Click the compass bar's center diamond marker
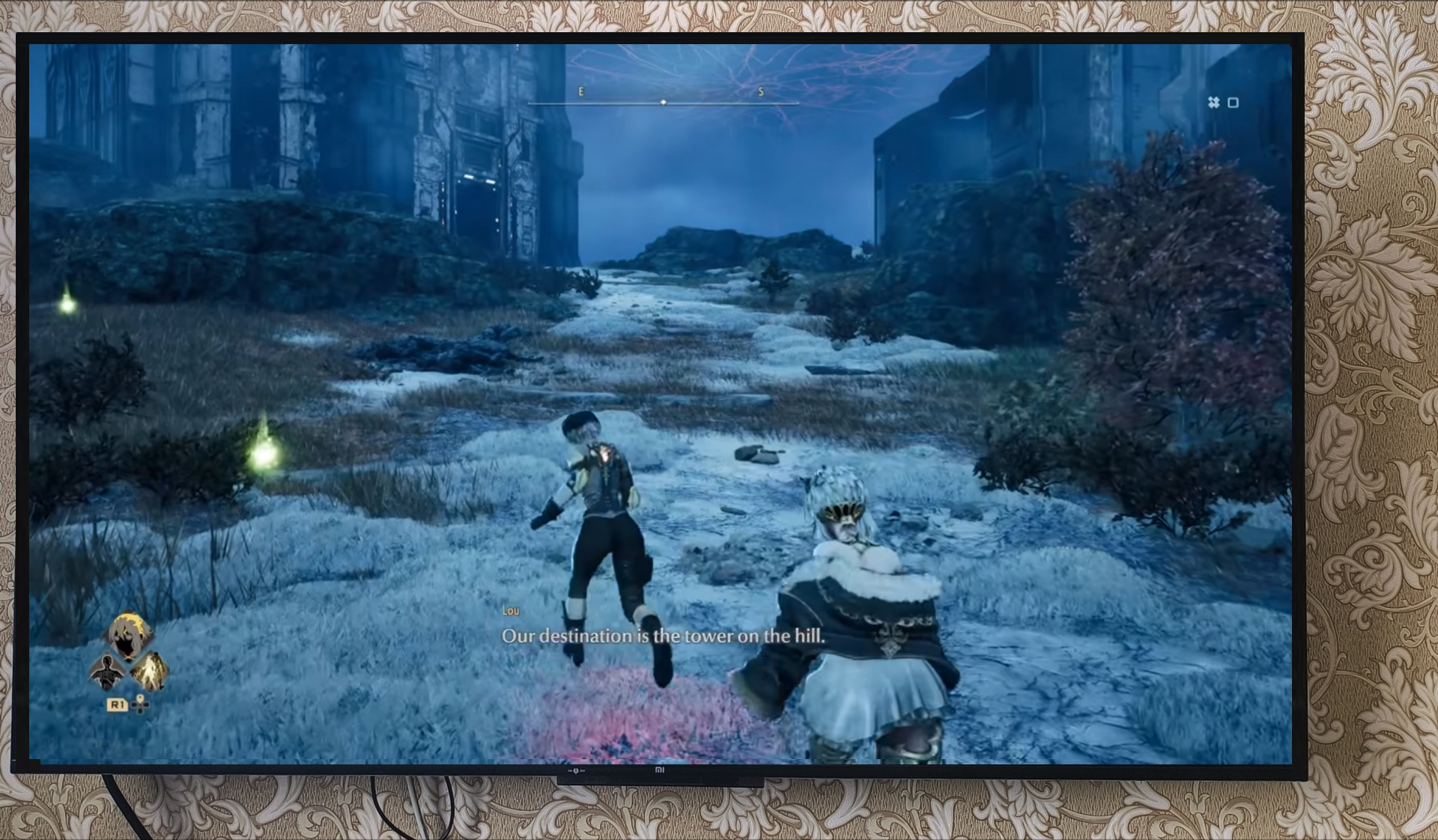The width and height of the screenshot is (1438, 840). click(663, 102)
